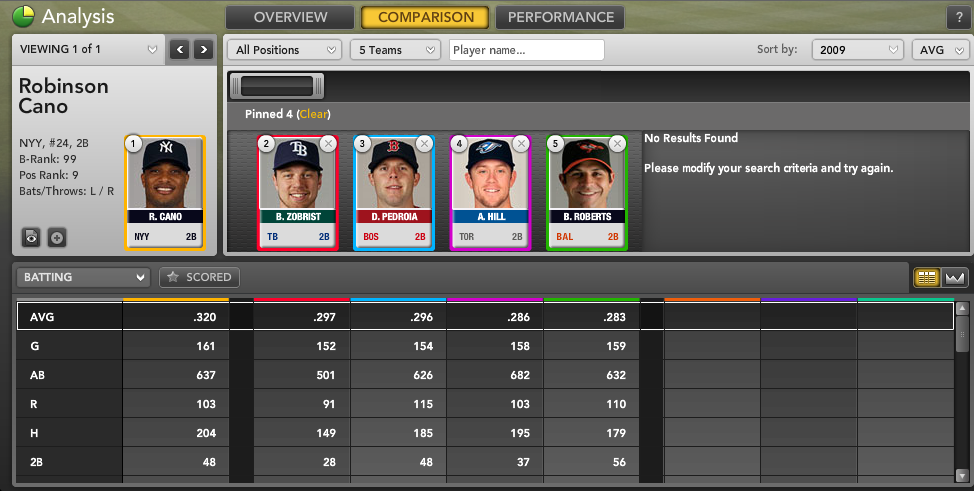974x491 pixels.
Task: Open the AVG sort stat dropdown
Action: point(939,50)
